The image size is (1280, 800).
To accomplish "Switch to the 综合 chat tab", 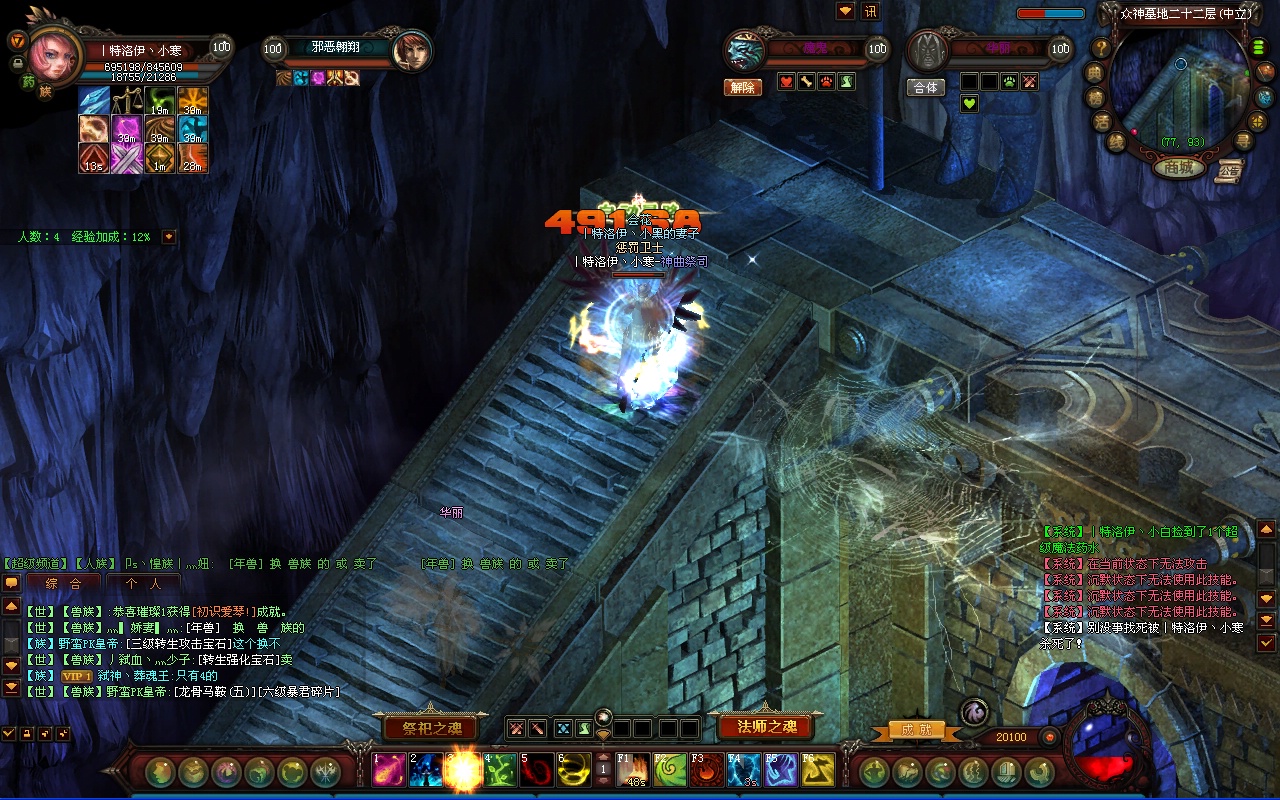I will coord(63,582).
